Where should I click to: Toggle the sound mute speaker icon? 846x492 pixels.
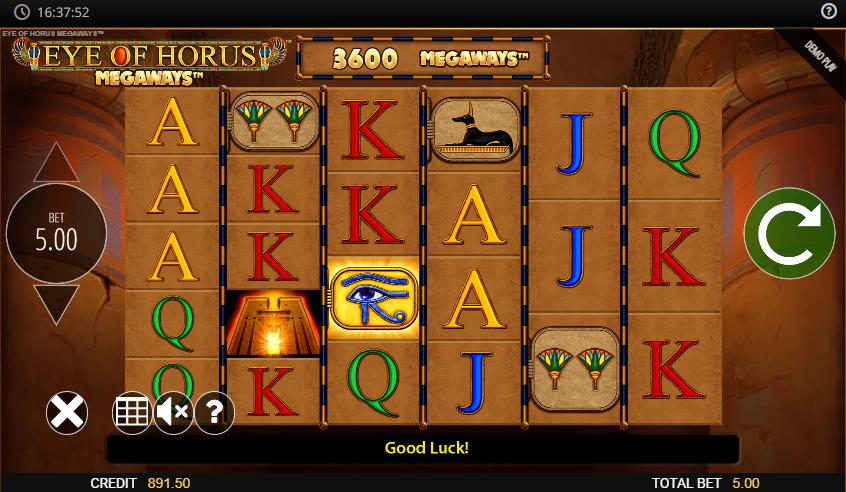click(x=173, y=412)
